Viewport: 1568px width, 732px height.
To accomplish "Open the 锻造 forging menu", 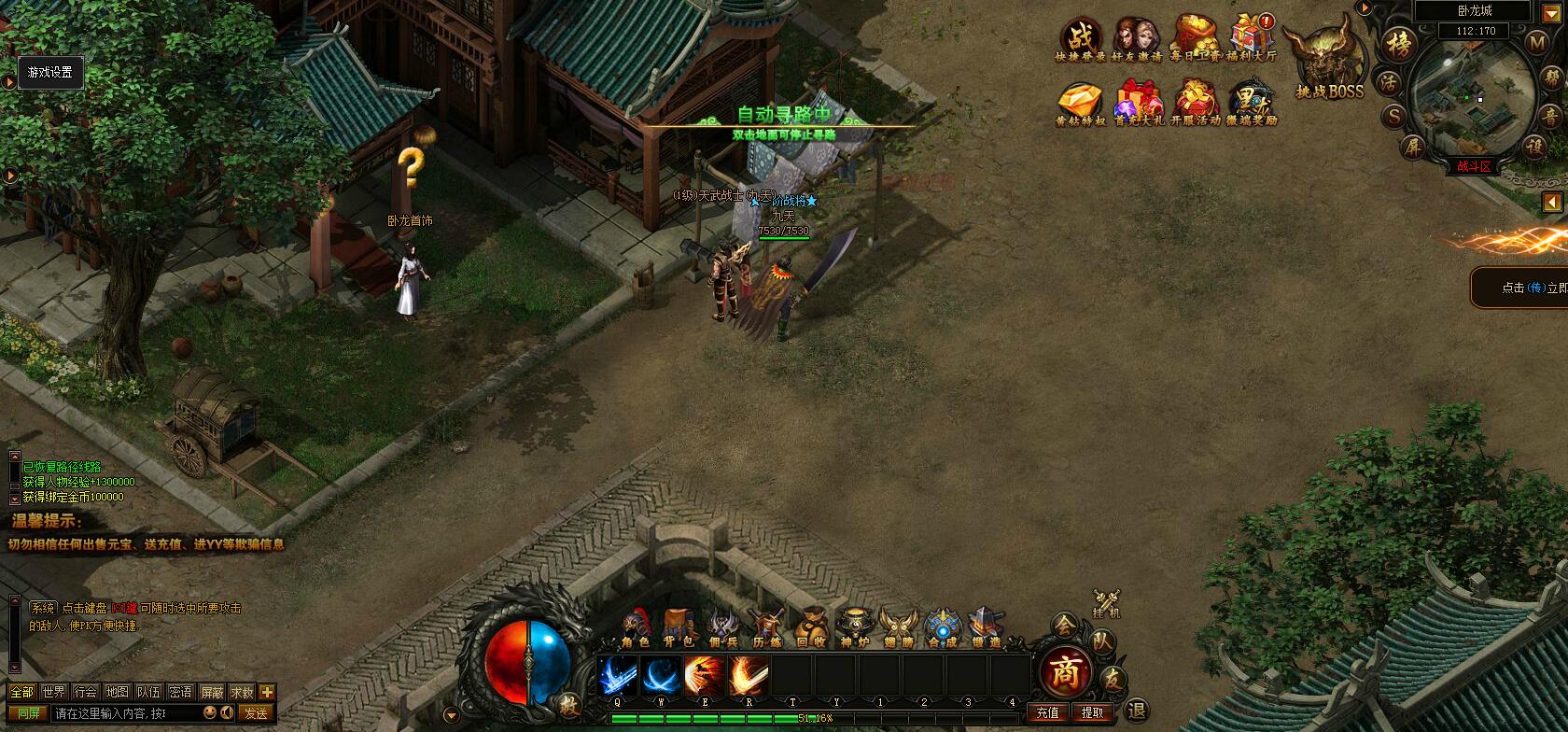I will (x=985, y=626).
